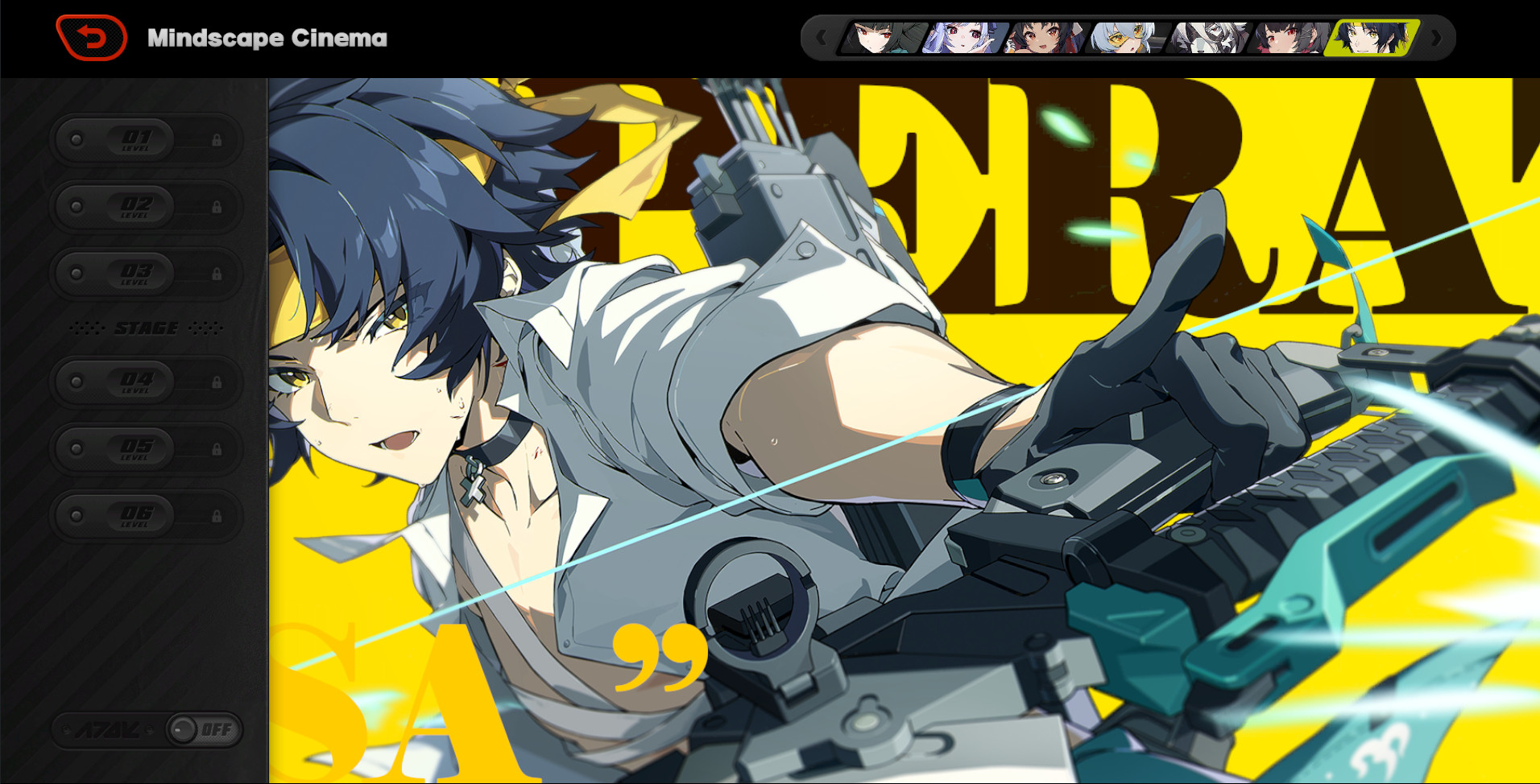Click the lock icon on Level 02
This screenshot has width=1540, height=784.
click(219, 206)
